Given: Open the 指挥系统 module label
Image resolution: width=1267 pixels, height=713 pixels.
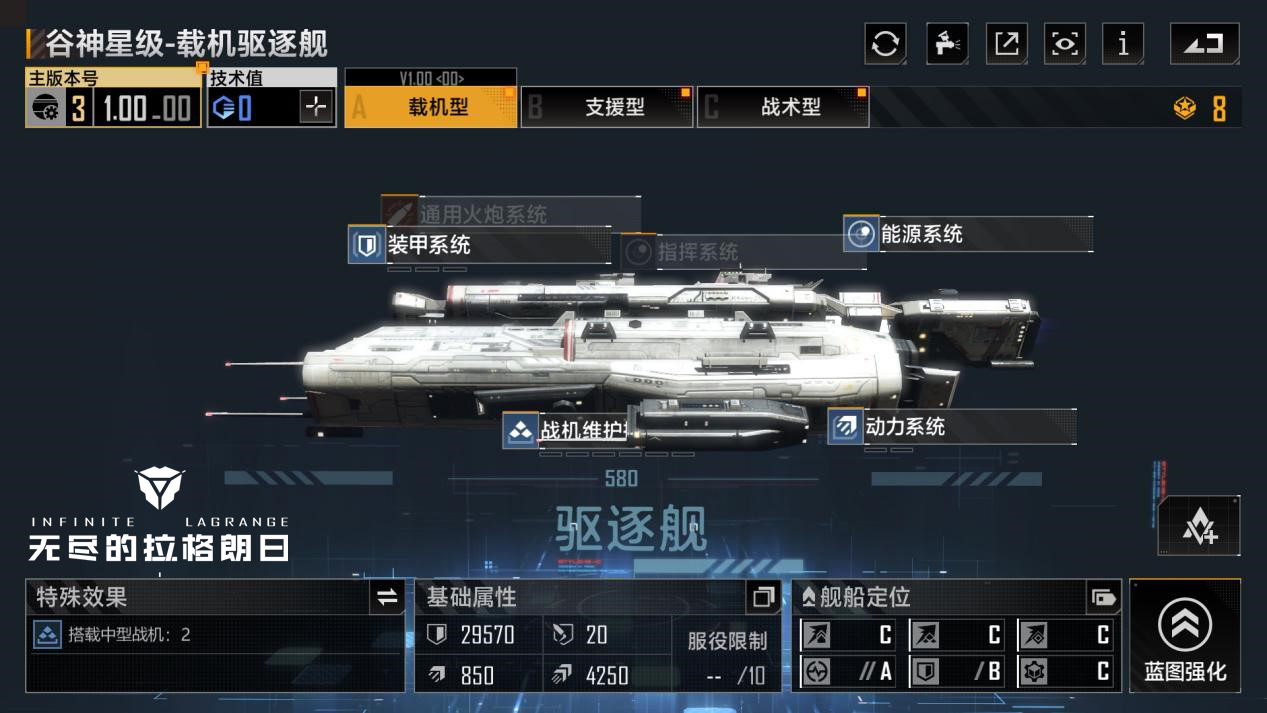Looking at the screenshot, I should [x=697, y=252].
